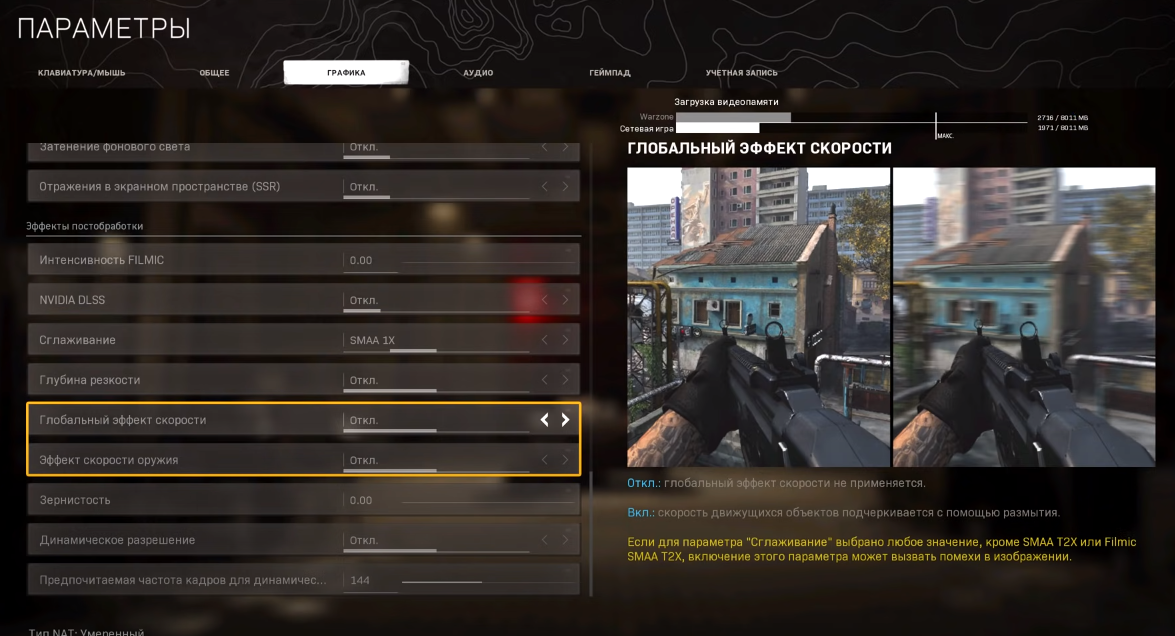Viewport: 1175px width, 636px height.
Task: Click right arrow for Глобальный эффект скорости
Action: click(565, 420)
